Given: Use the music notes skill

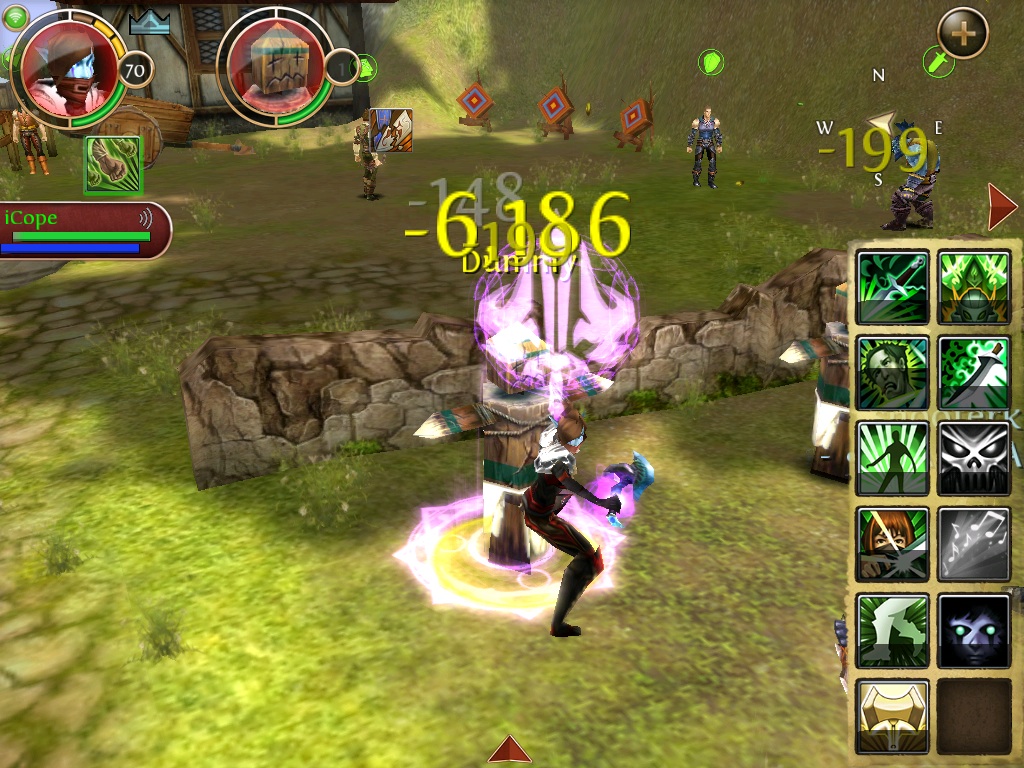Looking at the screenshot, I should click(x=974, y=545).
